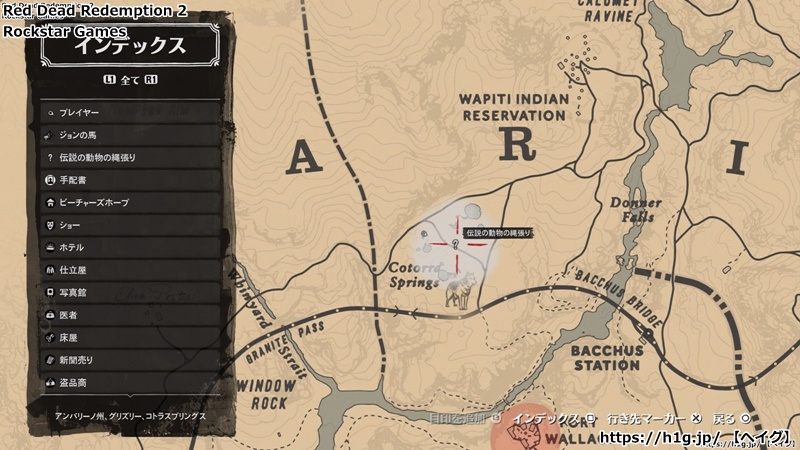Select the 盗品商 index entry
This screenshot has width=800, height=450.
click(128, 382)
